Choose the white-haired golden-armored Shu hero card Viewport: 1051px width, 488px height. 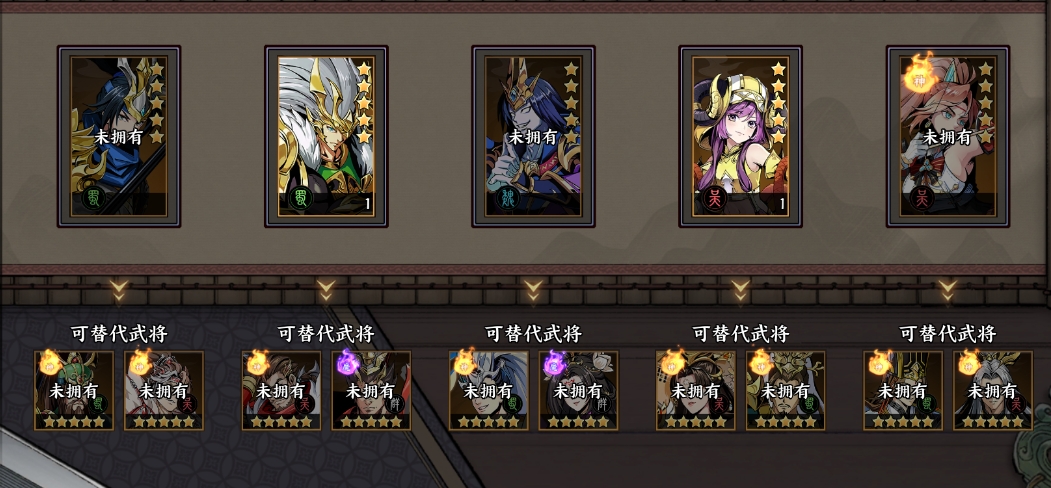click(326, 135)
